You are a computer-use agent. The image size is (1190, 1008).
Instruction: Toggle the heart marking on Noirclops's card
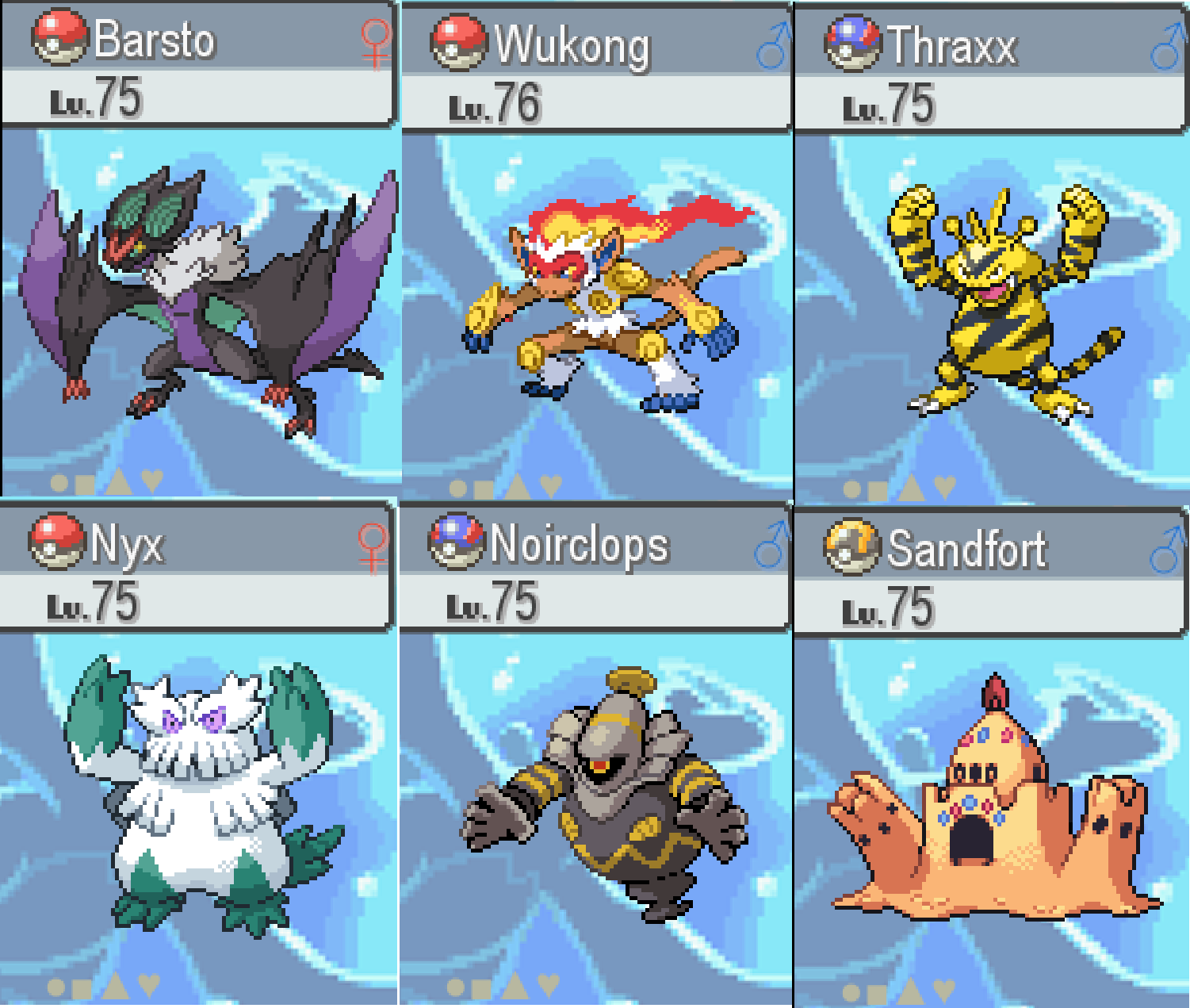point(549,984)
